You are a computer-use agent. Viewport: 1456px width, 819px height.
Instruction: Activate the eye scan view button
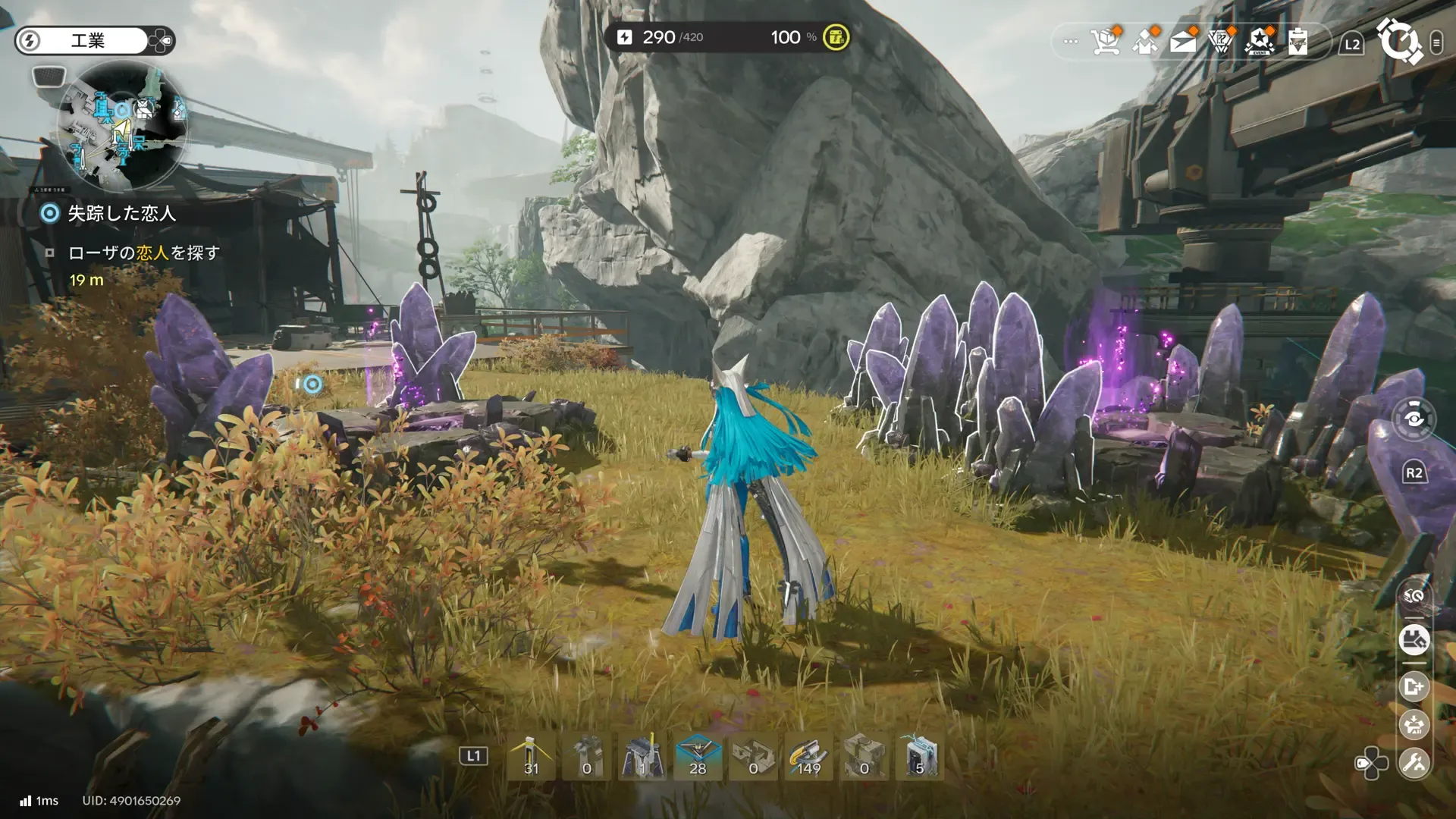(x=1414, y=419)
